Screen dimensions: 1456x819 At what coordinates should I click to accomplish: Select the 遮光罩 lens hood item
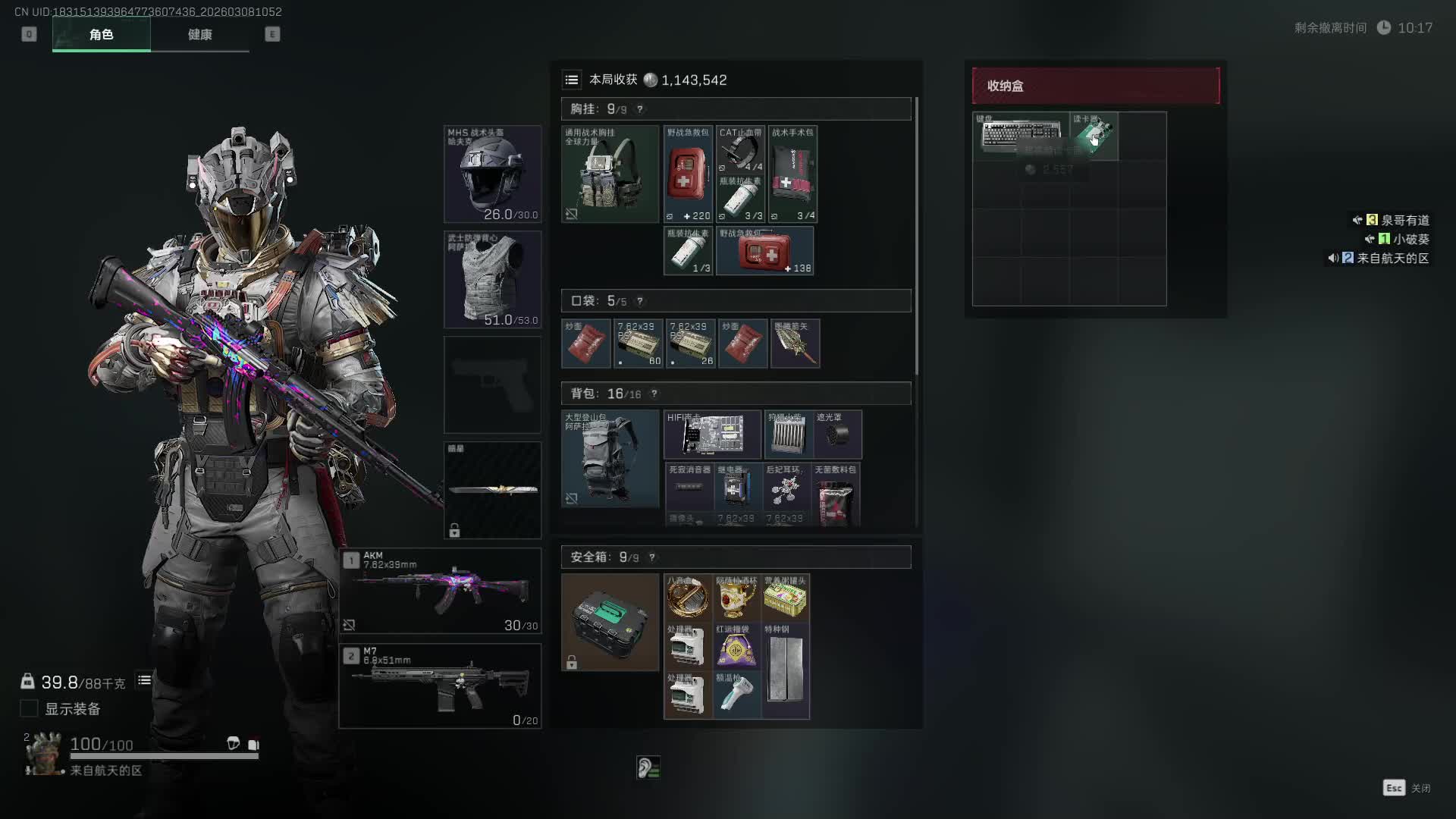tap(836, 435)
